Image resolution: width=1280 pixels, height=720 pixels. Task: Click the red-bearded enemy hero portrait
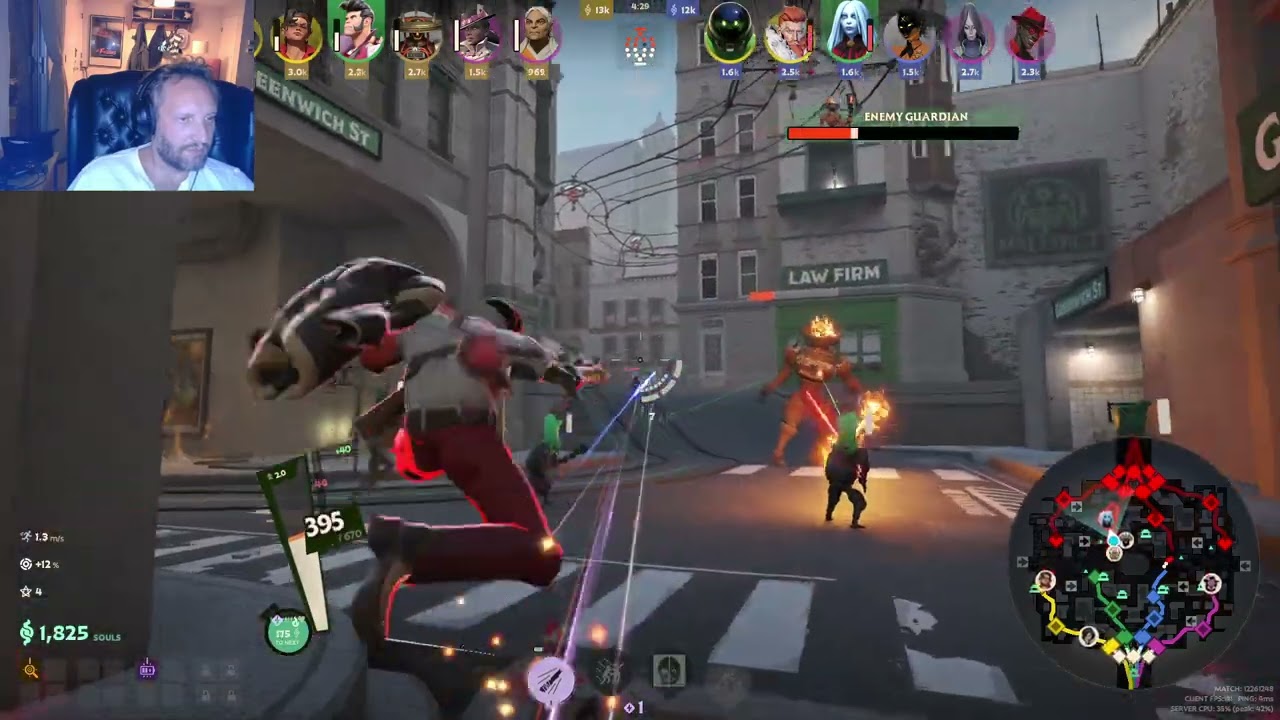pos(789,37)
